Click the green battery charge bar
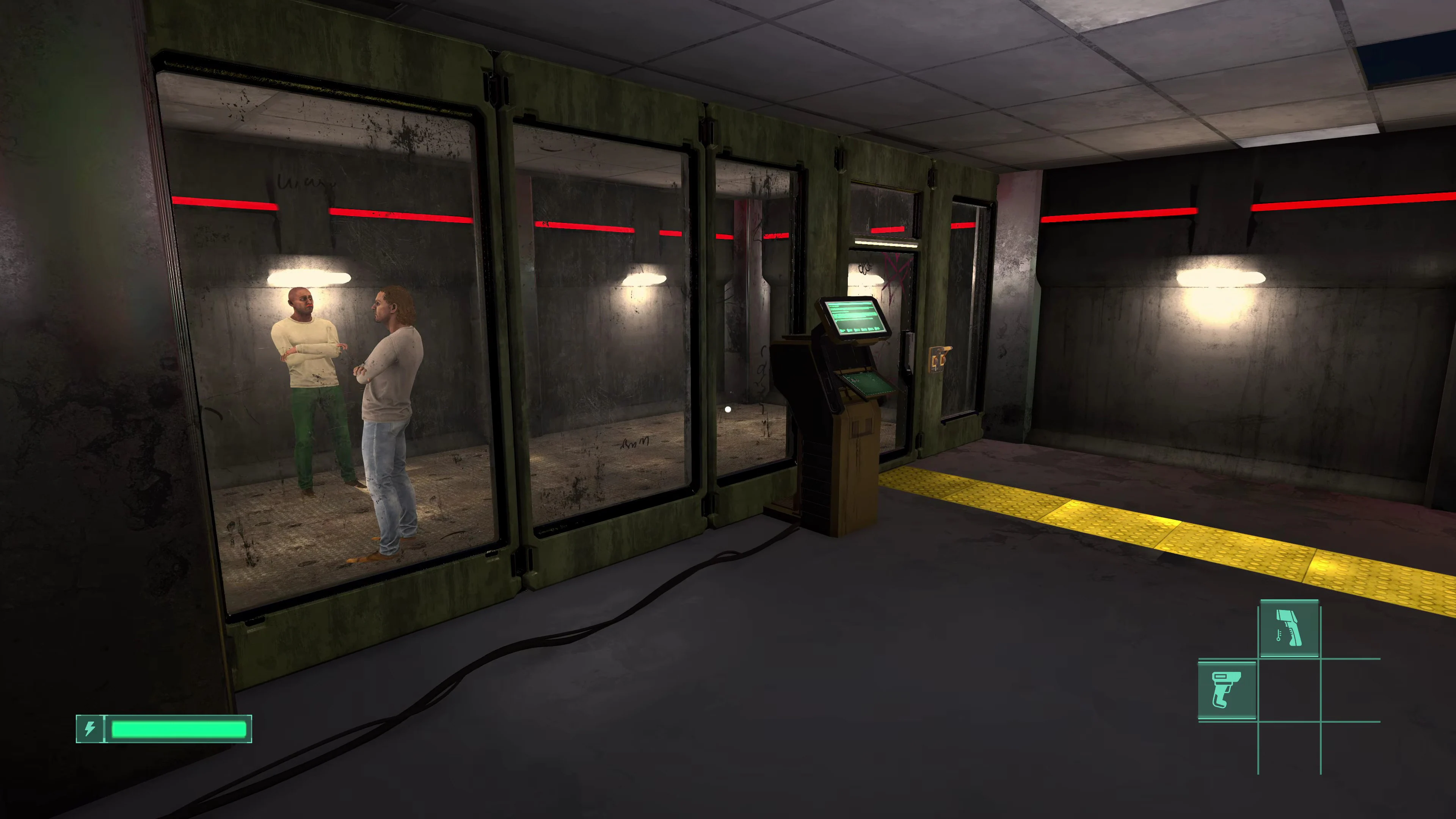Viewport: 1456px width, 819px height. coord(178,729)
